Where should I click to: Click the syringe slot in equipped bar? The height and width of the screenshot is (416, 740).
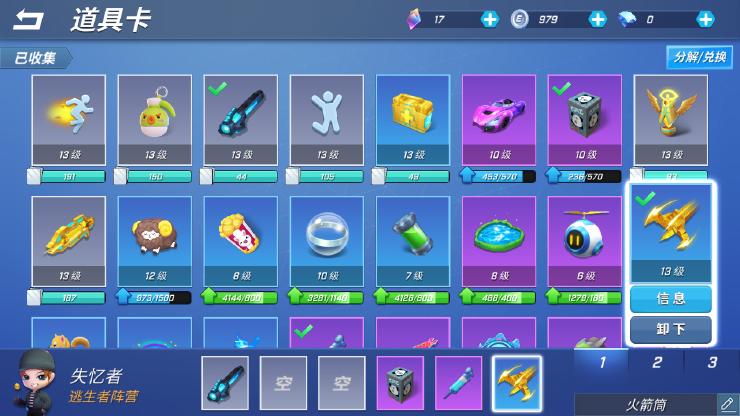(x=458, y=383)
